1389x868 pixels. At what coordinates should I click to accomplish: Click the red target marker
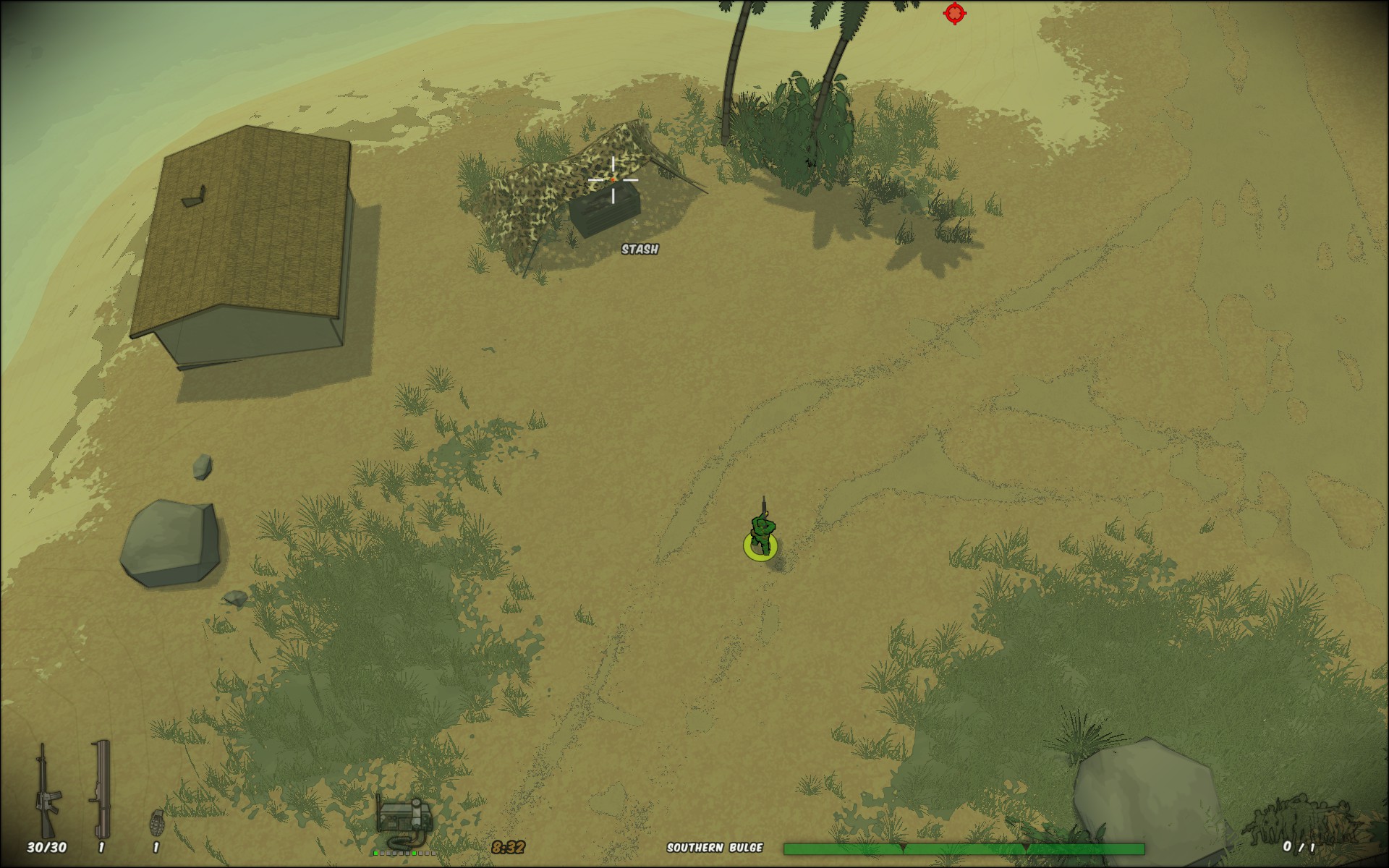pyautogui.click(x=954, y=13)
